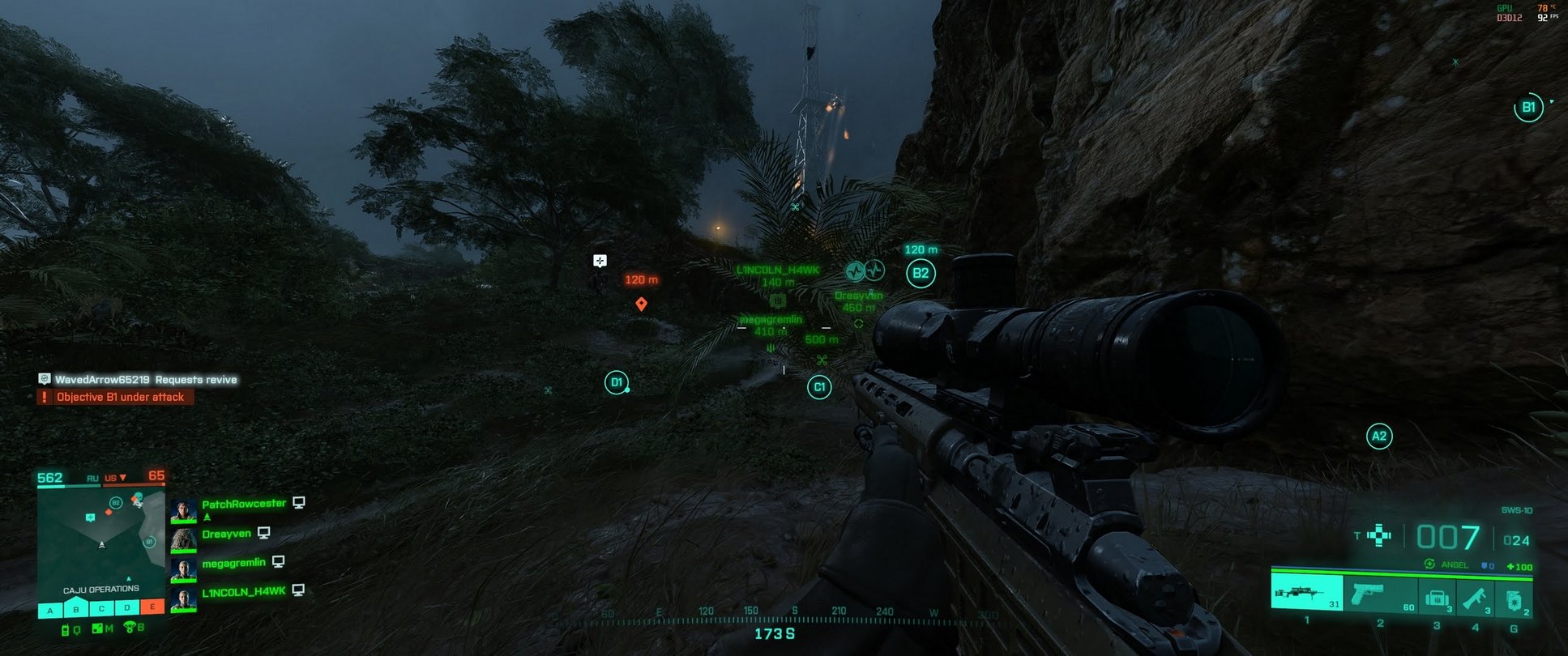Click the D1 objective marker

click(616, 382)
